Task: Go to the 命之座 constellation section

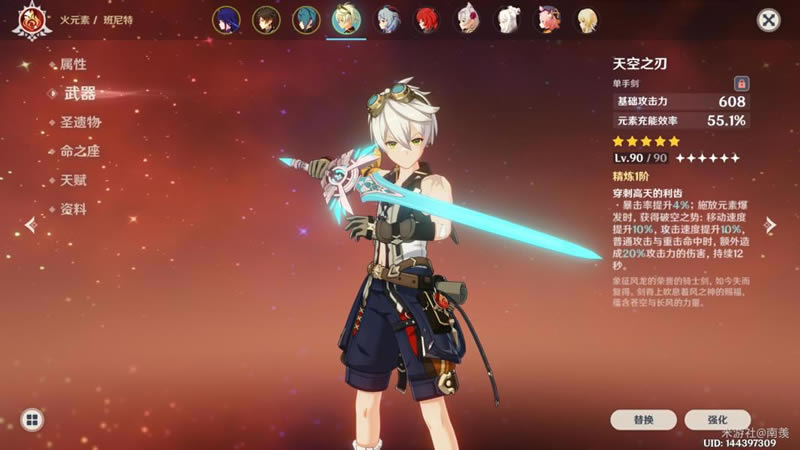Action: (x=81, y=151)
